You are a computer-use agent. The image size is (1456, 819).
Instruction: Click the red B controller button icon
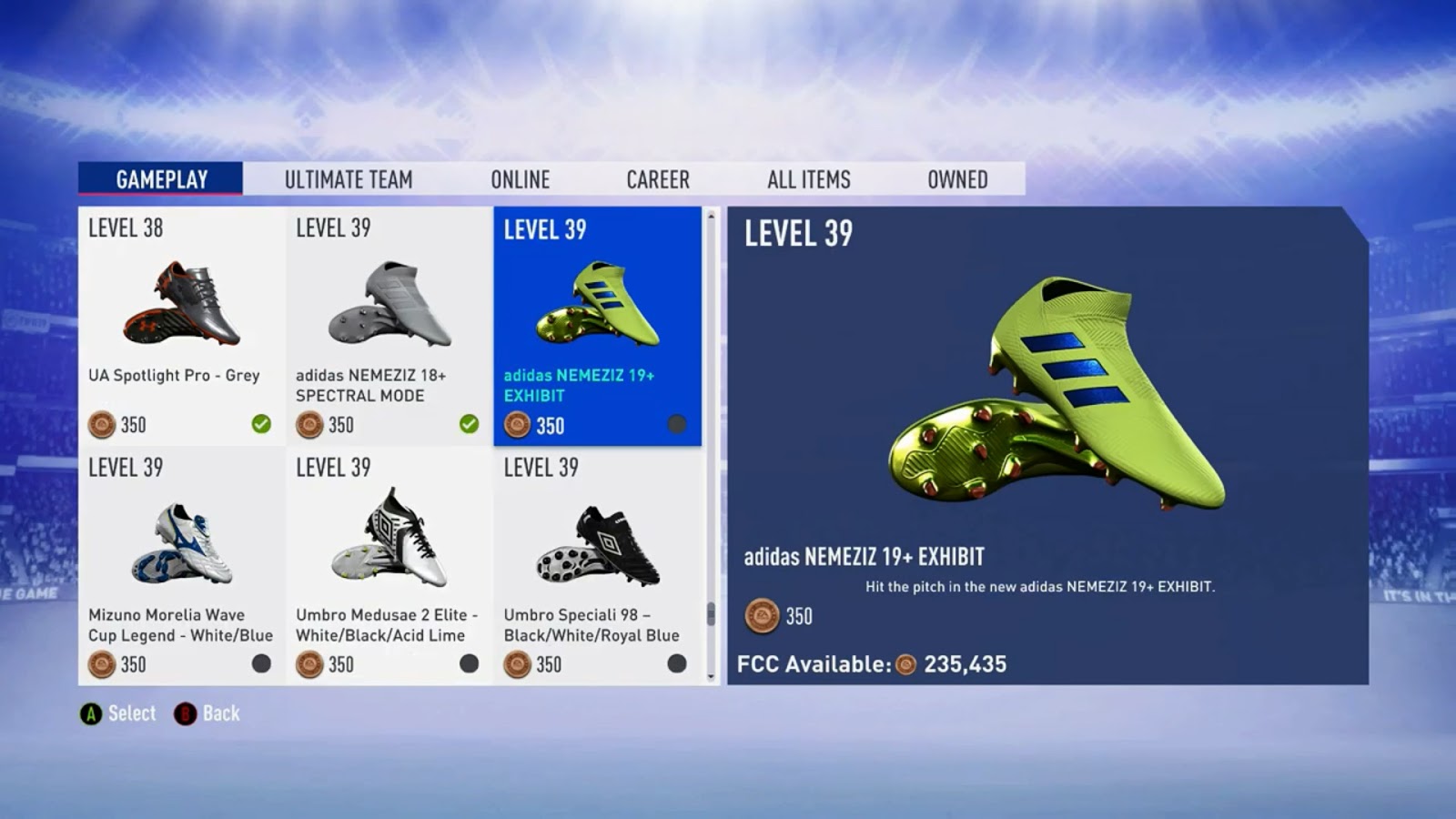[x=184, y=713]
